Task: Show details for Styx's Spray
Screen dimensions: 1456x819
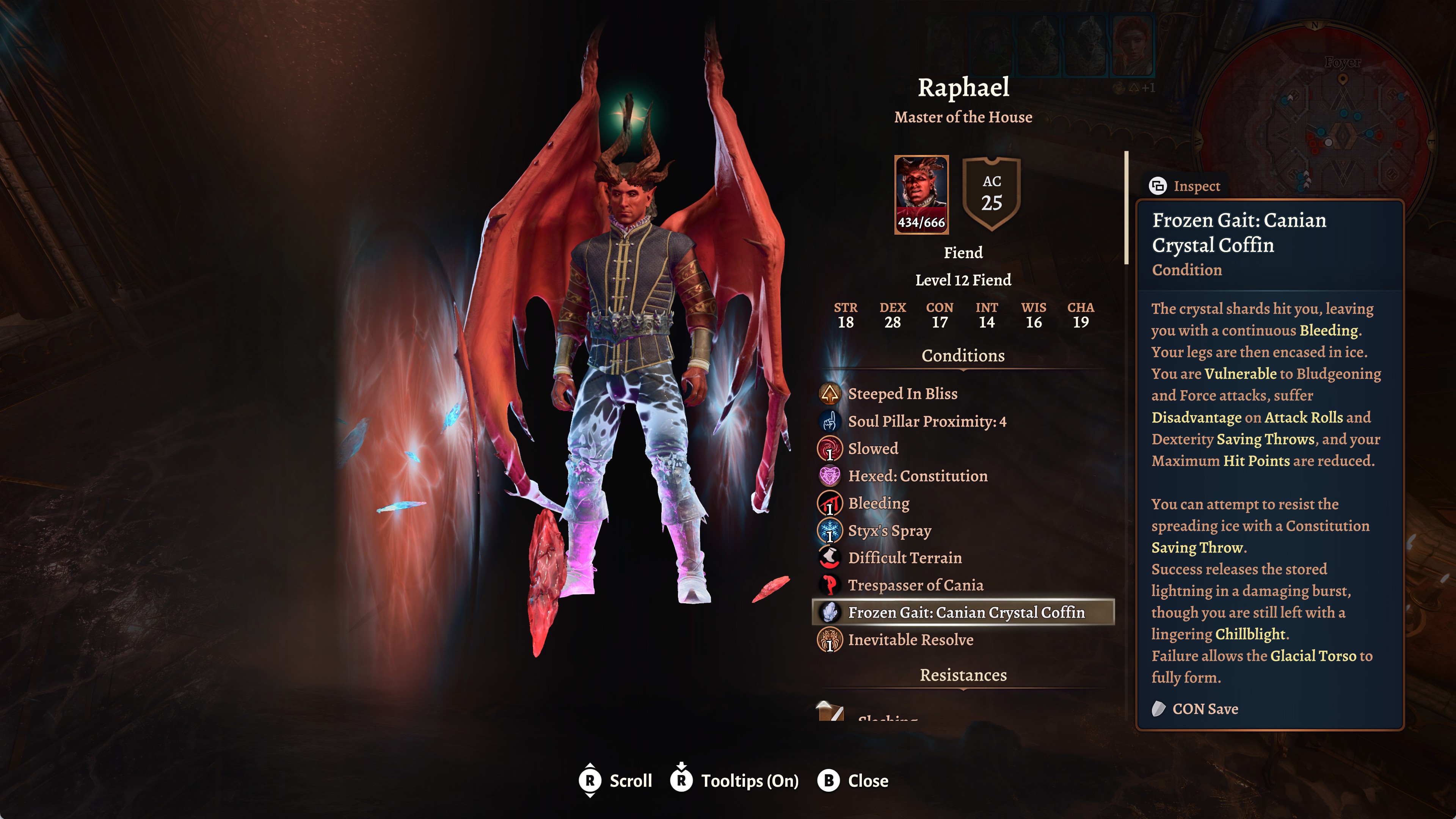Action: tap(889, 531)
